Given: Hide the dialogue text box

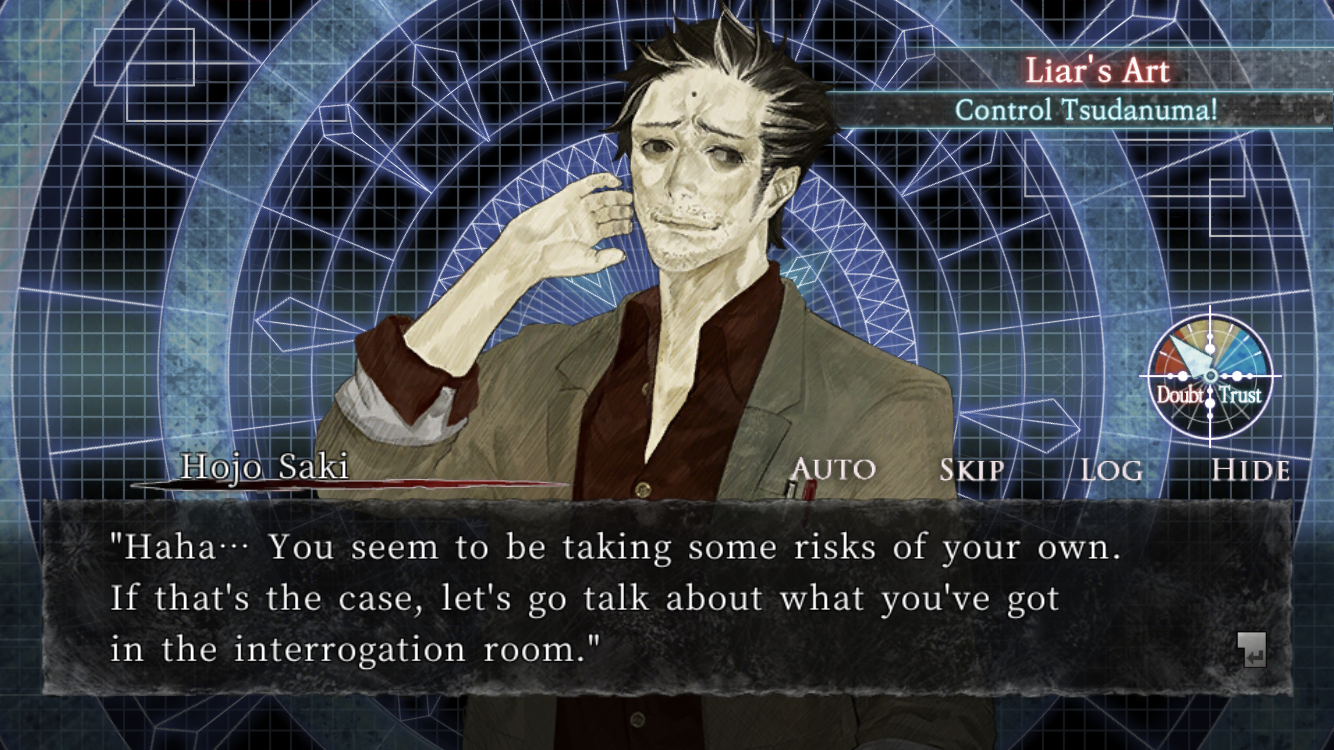Looking at the screenshot, I should pos(1250,470).
